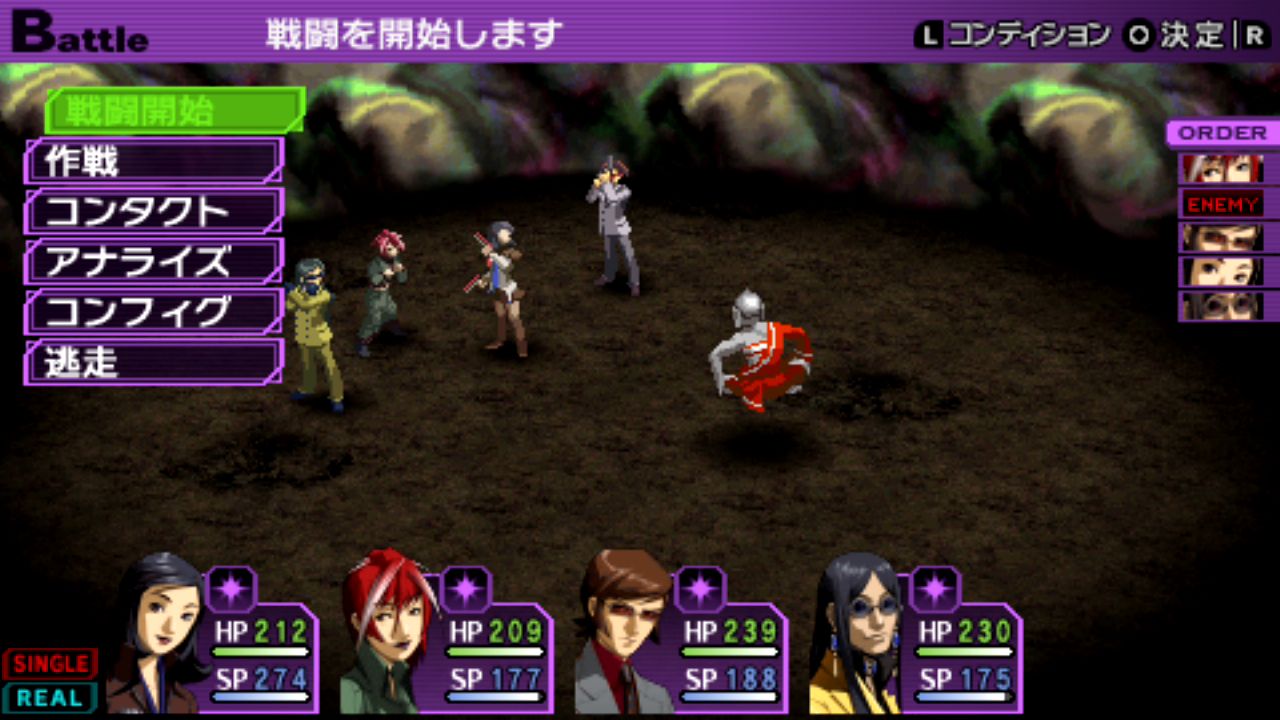
Task: Toggle the SINGLE battle mode indicator
Action: point(50,664)
